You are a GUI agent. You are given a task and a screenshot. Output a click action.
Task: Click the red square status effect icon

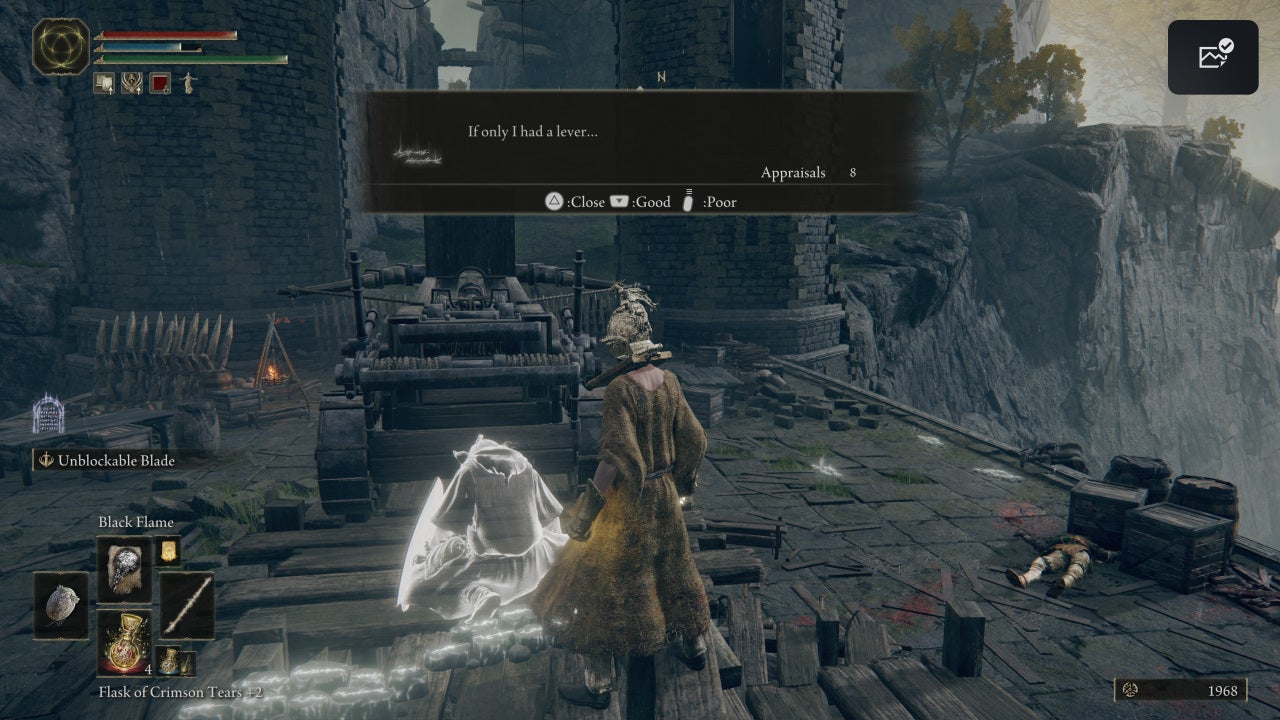click(x=159, y=82)
